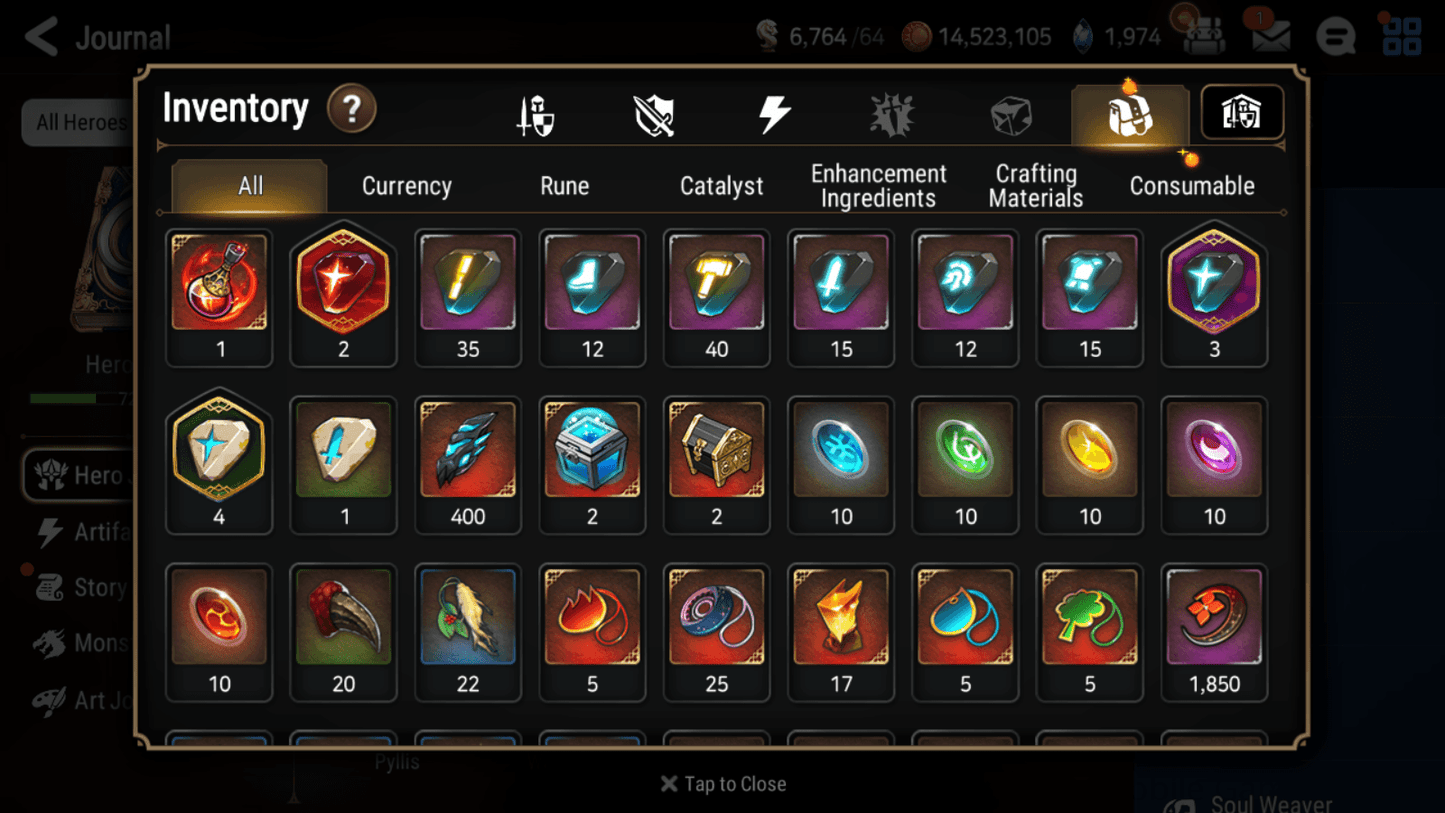Open the artifact lightning bolt category

pyautogui.click(x=774, y=113)
